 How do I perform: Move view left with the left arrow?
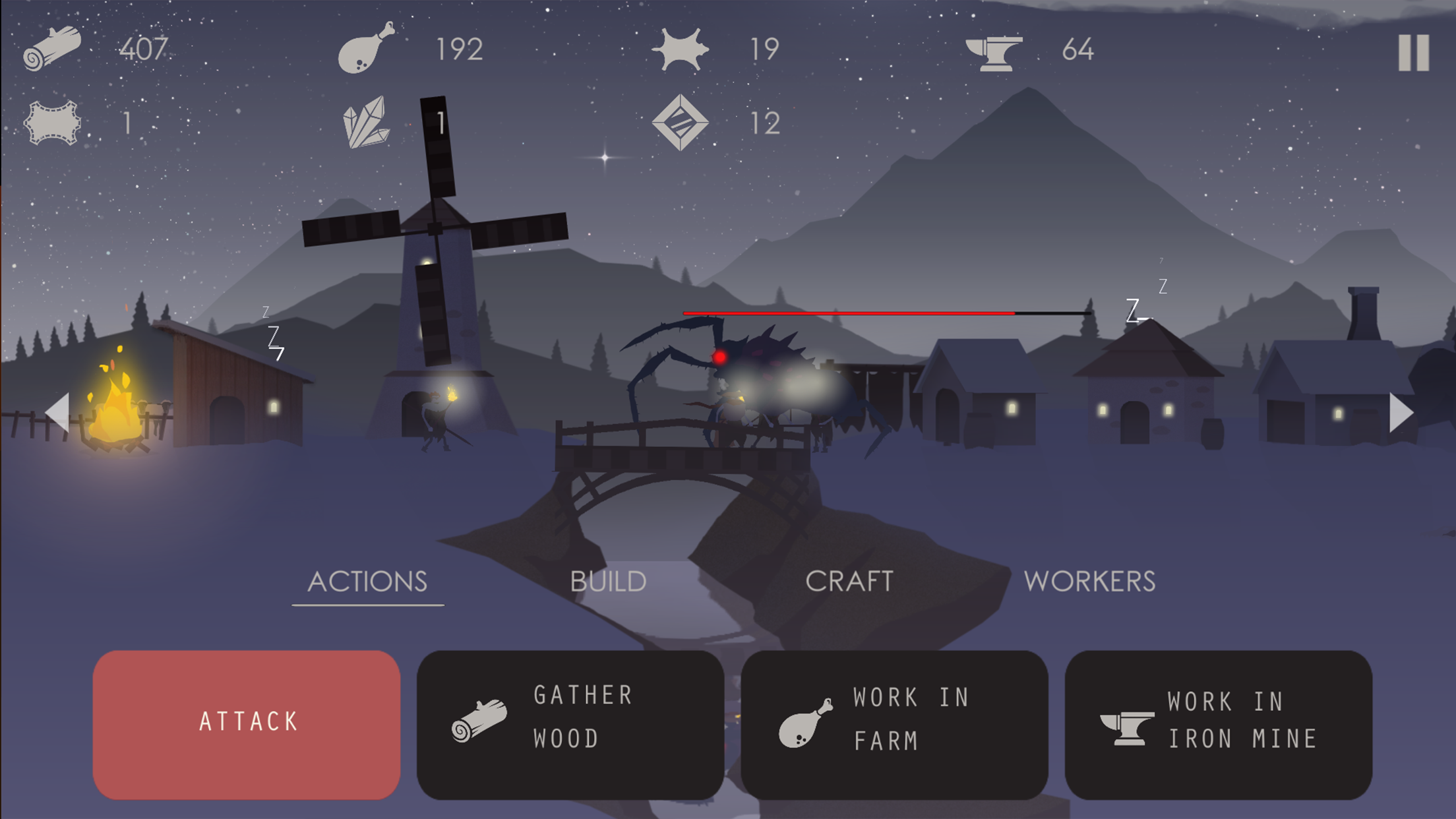[58, 413]
